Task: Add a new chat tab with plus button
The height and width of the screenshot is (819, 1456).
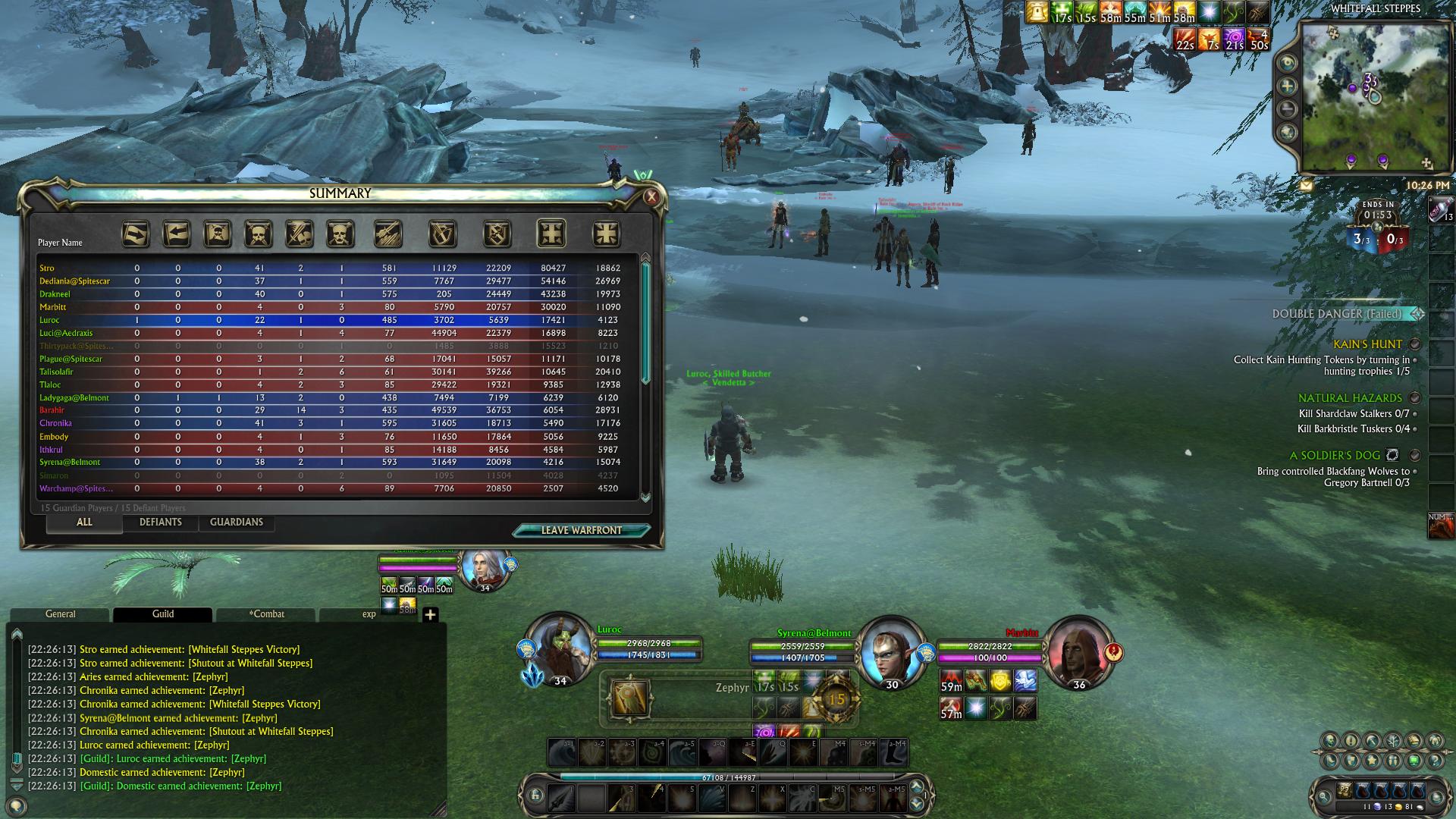Action: coord(430,615)
